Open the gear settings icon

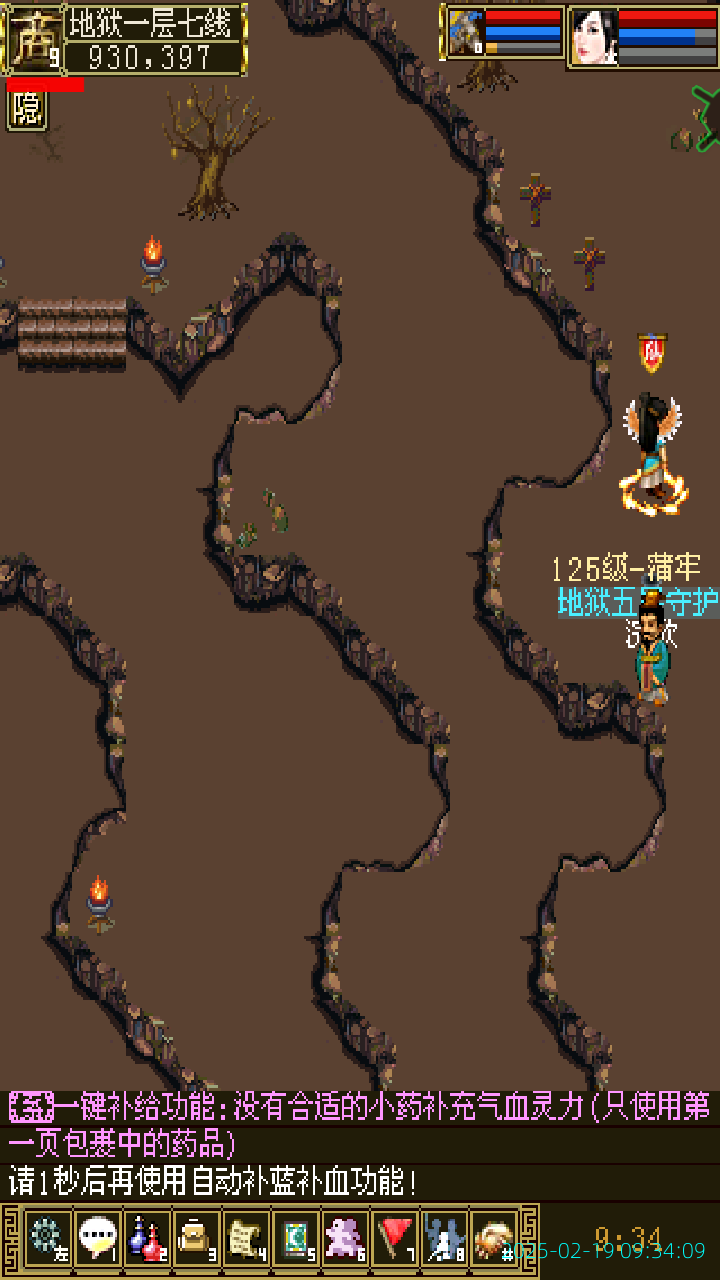coord(47,1238)
